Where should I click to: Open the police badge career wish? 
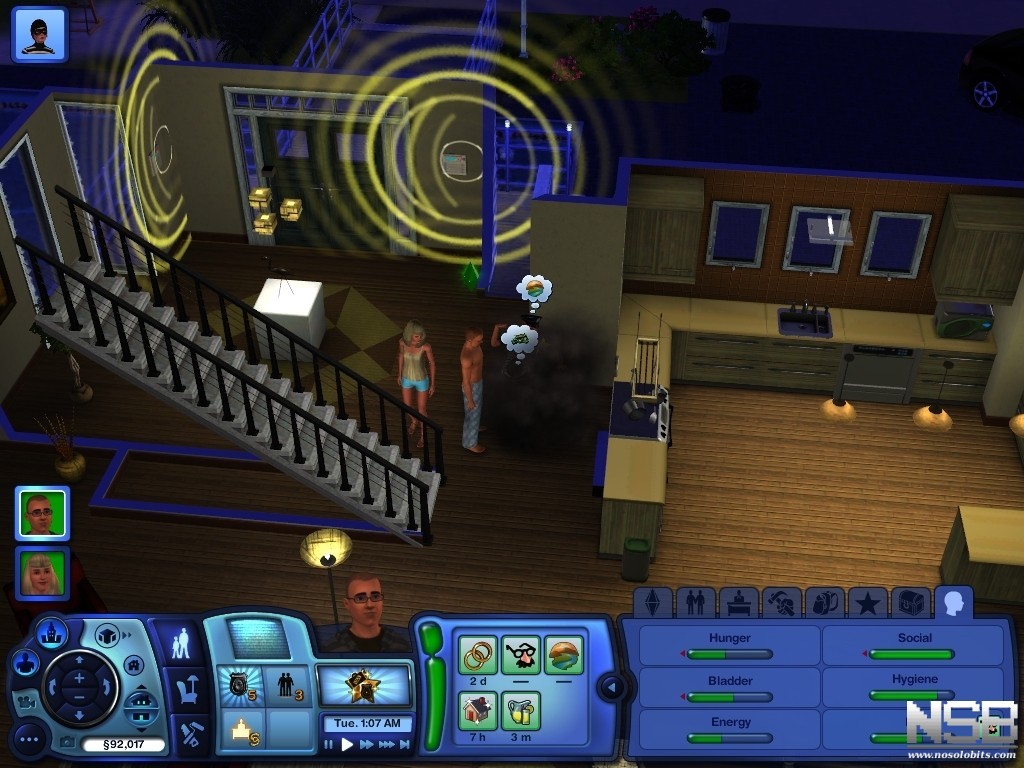[240, 685]
